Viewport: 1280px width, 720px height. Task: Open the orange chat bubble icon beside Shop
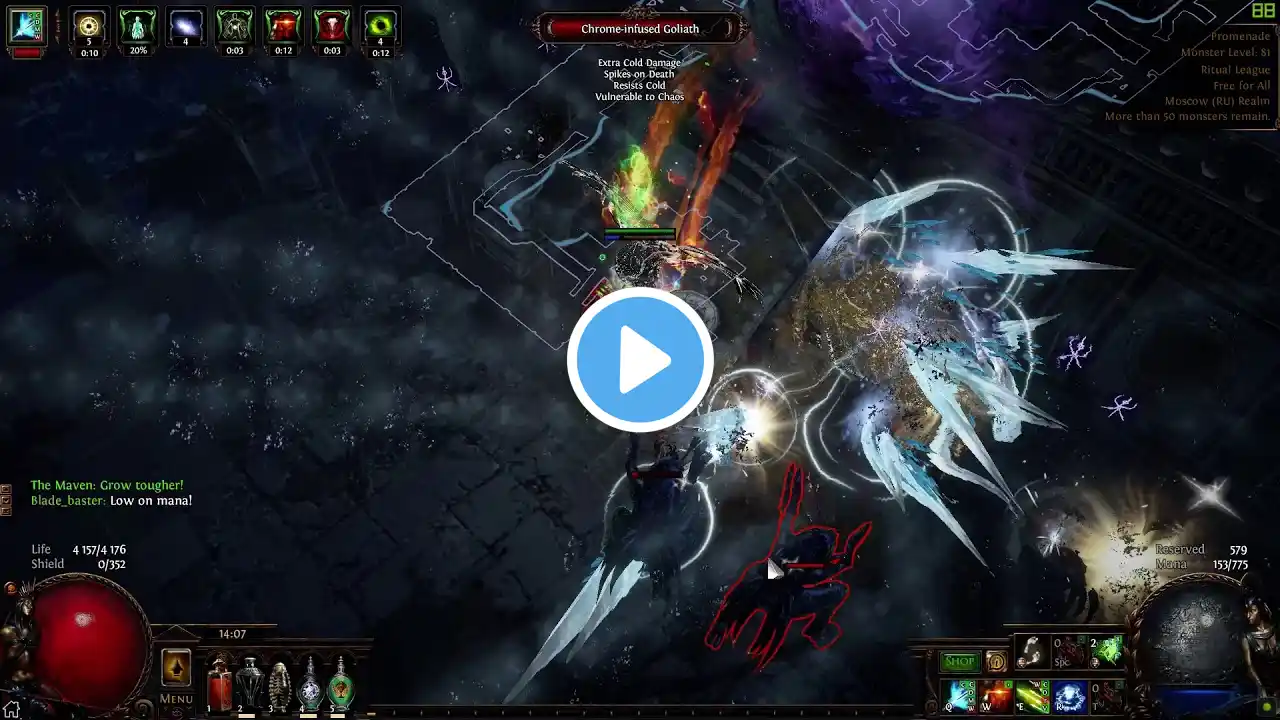click(996, 661)
